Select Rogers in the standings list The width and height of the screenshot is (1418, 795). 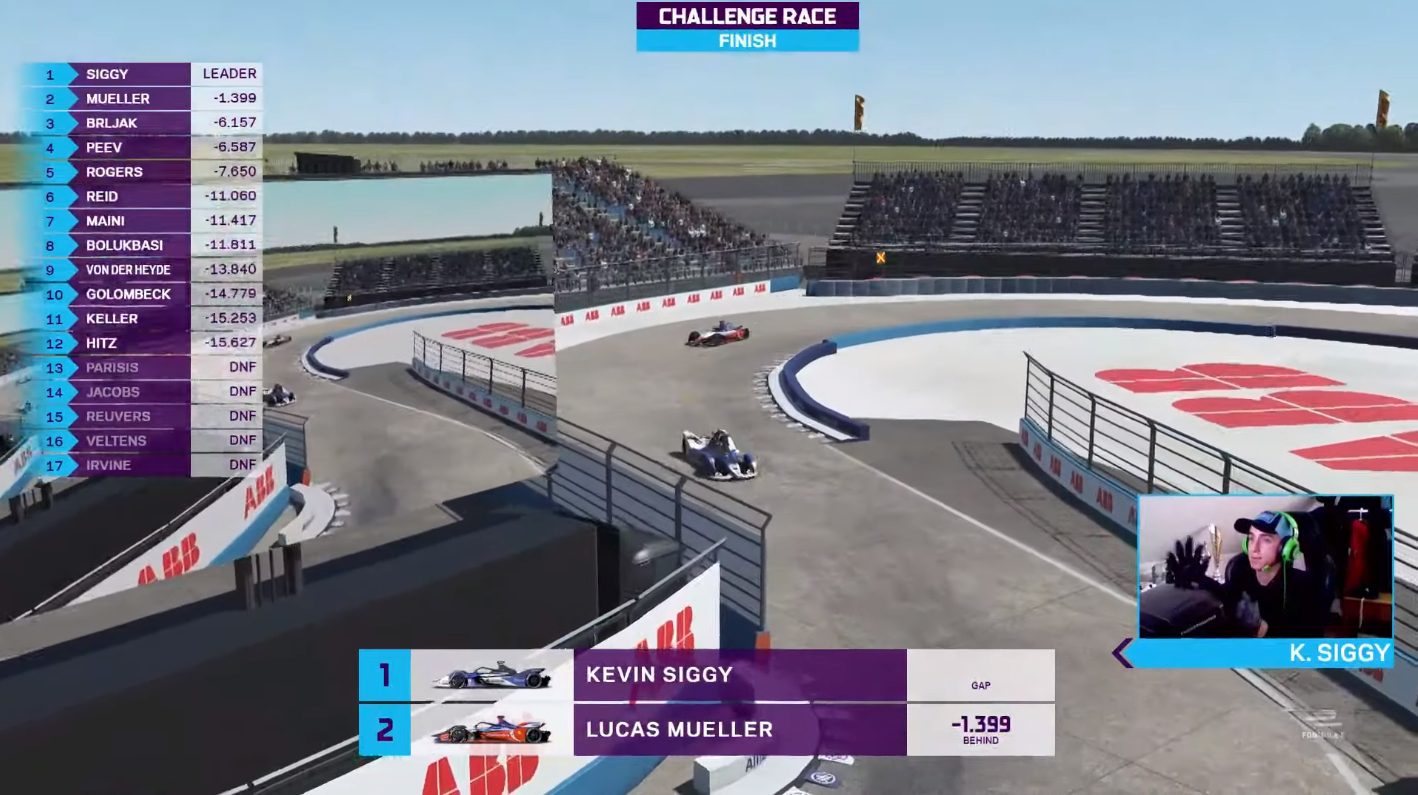[x=140, y=172]
